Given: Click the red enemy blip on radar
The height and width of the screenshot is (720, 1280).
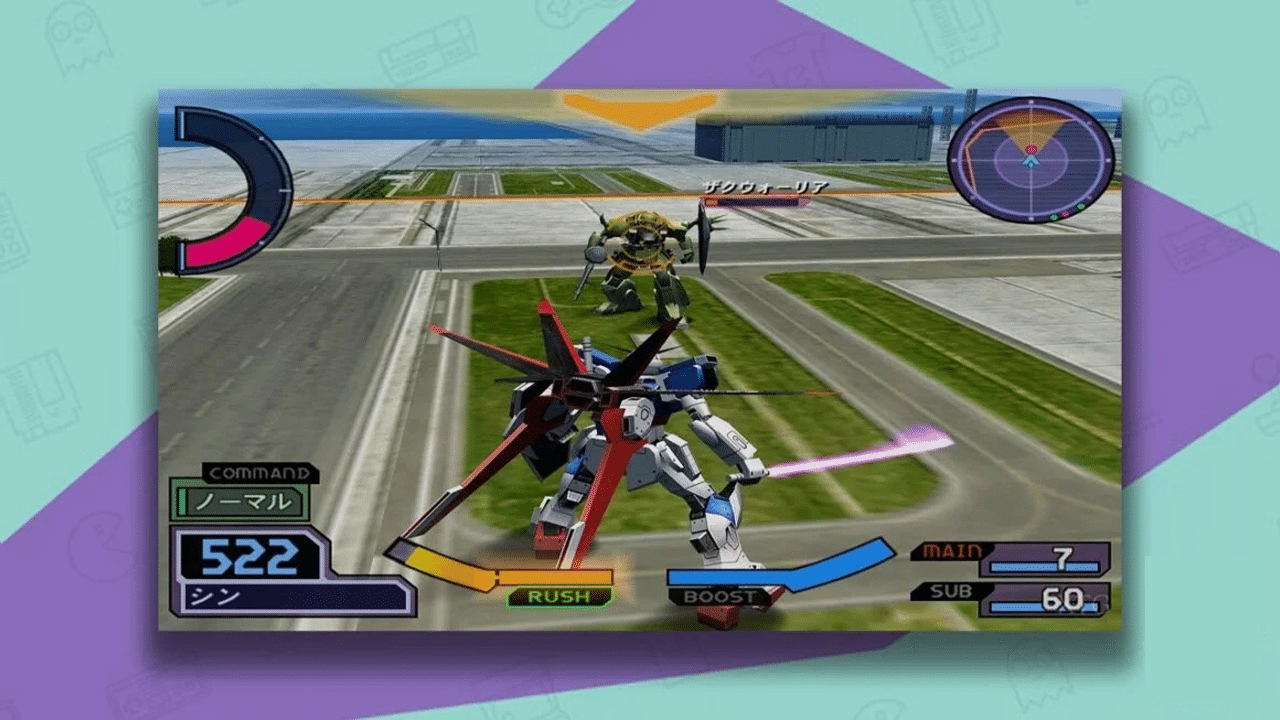Looking at the screenshot, I should [x=1032, y=150].
